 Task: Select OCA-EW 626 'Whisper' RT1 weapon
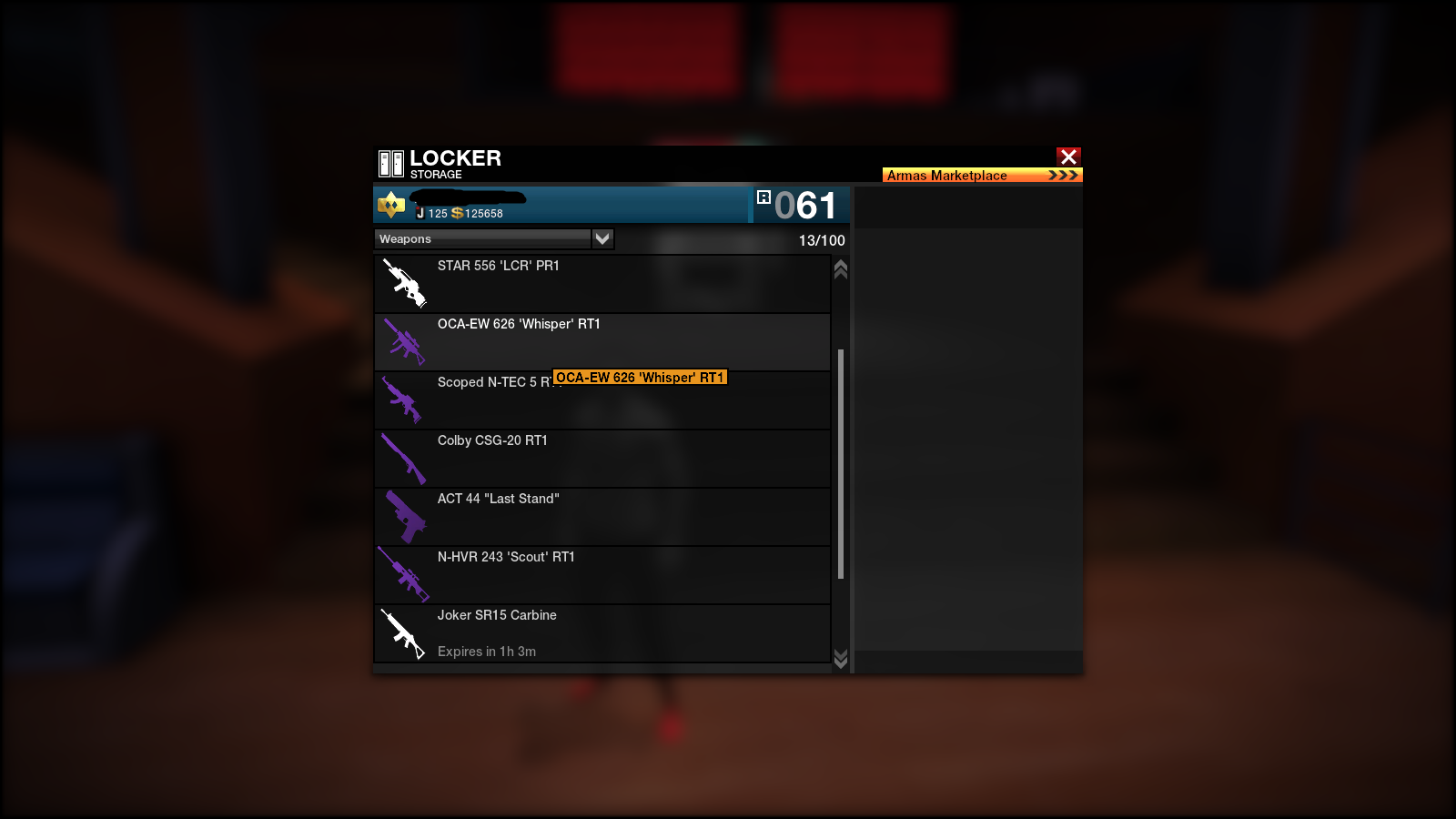coord(602,342)
